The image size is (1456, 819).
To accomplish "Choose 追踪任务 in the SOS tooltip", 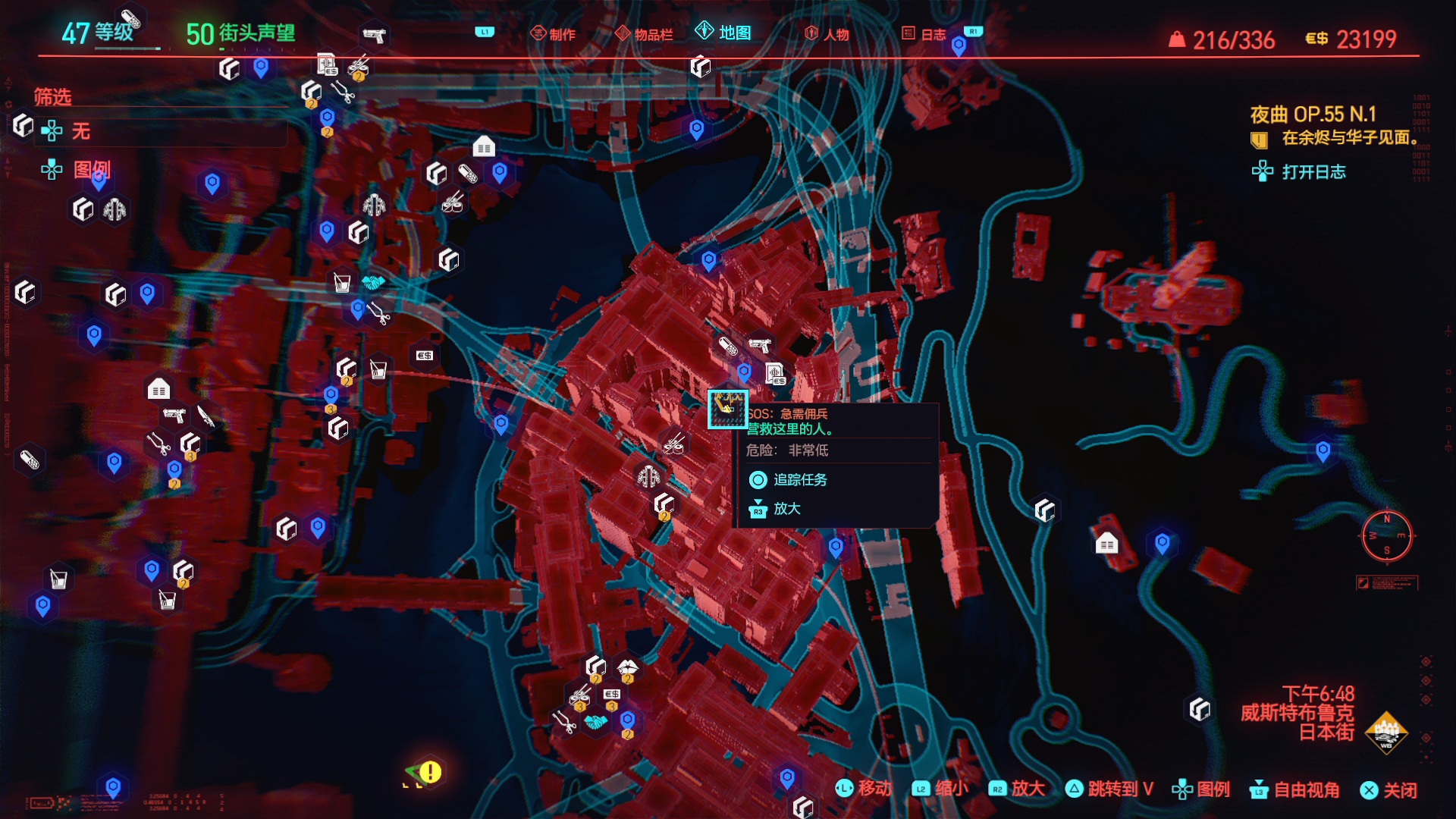I will [x=799, y=480].
